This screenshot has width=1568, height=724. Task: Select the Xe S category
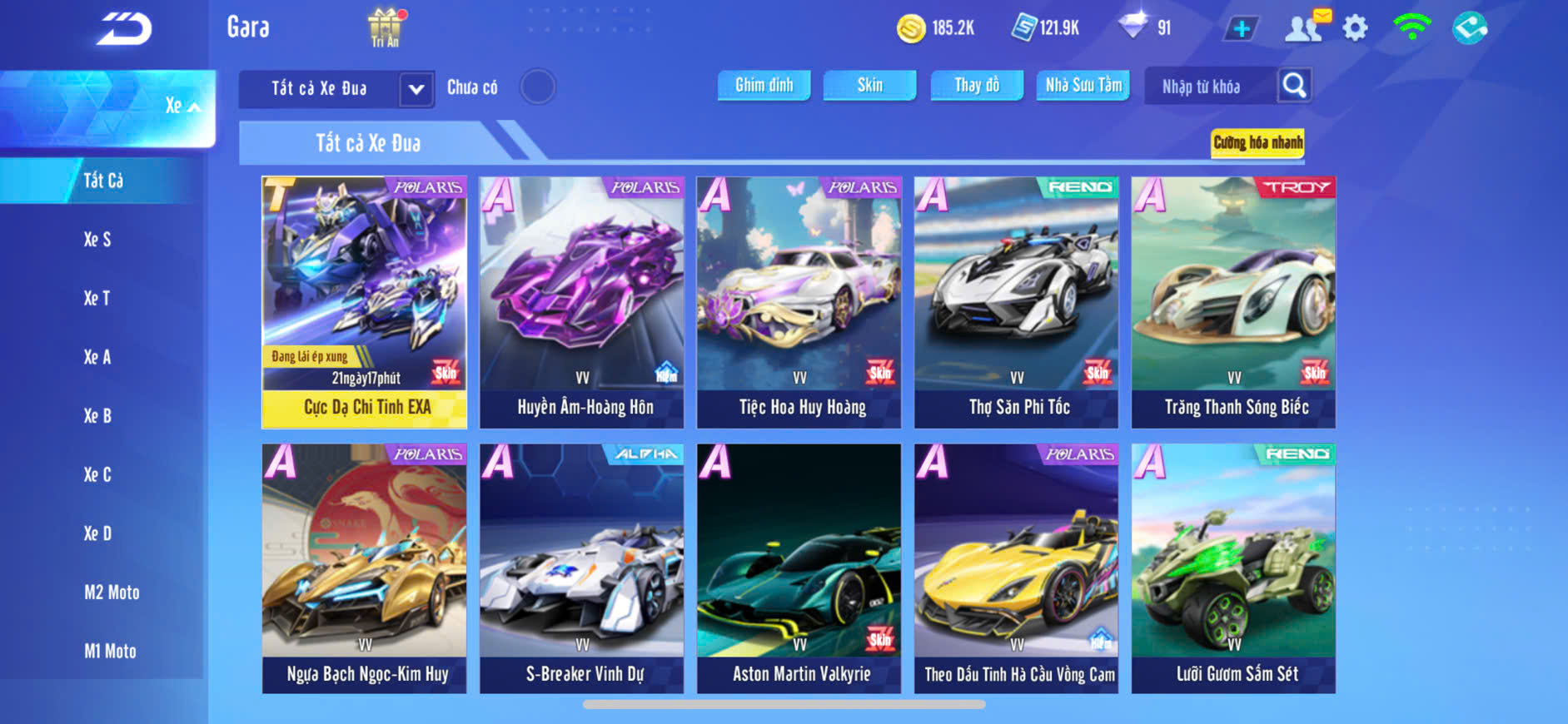point(97,240)
